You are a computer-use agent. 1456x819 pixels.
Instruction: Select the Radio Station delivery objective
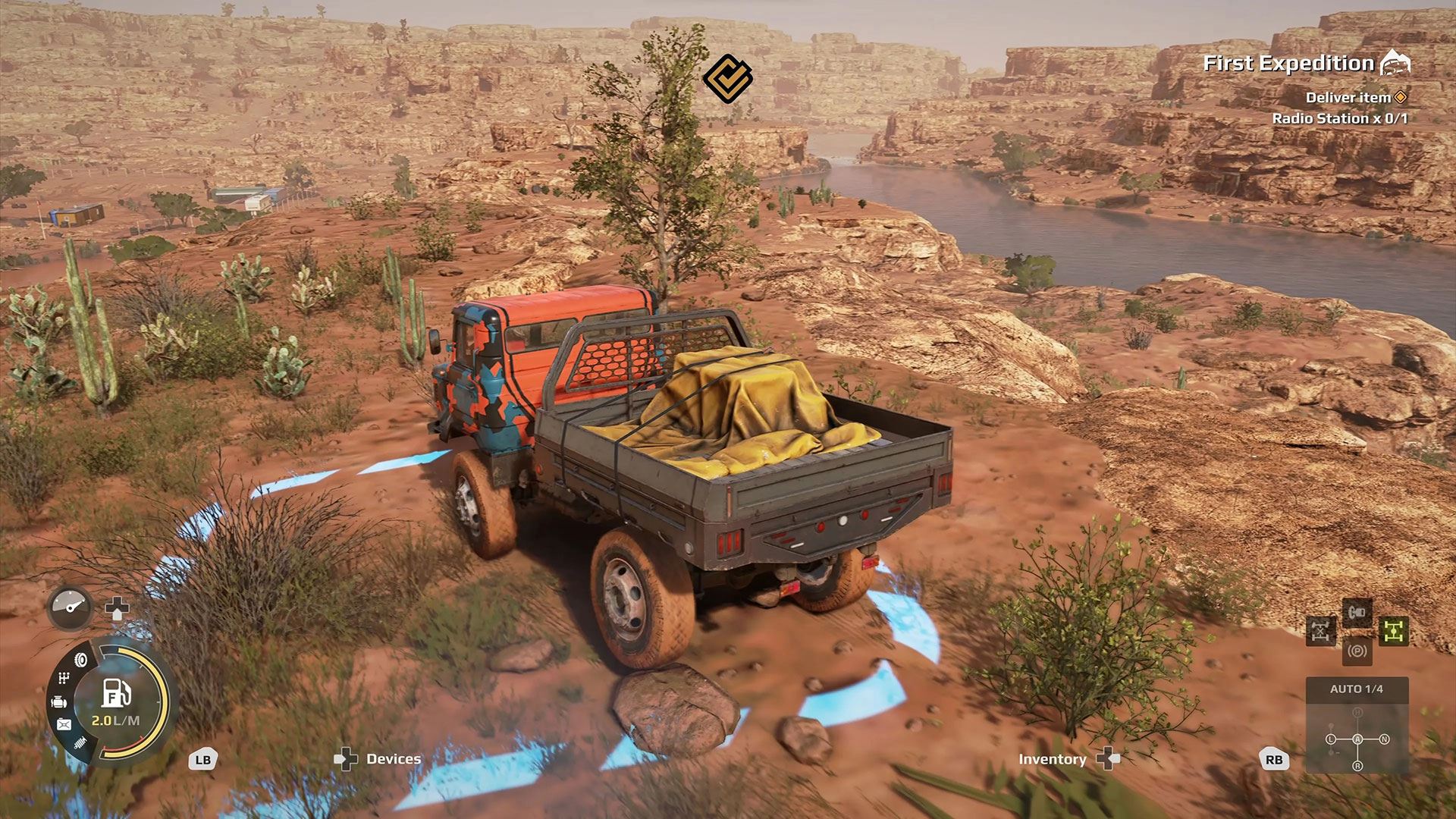click(1339, 118)
